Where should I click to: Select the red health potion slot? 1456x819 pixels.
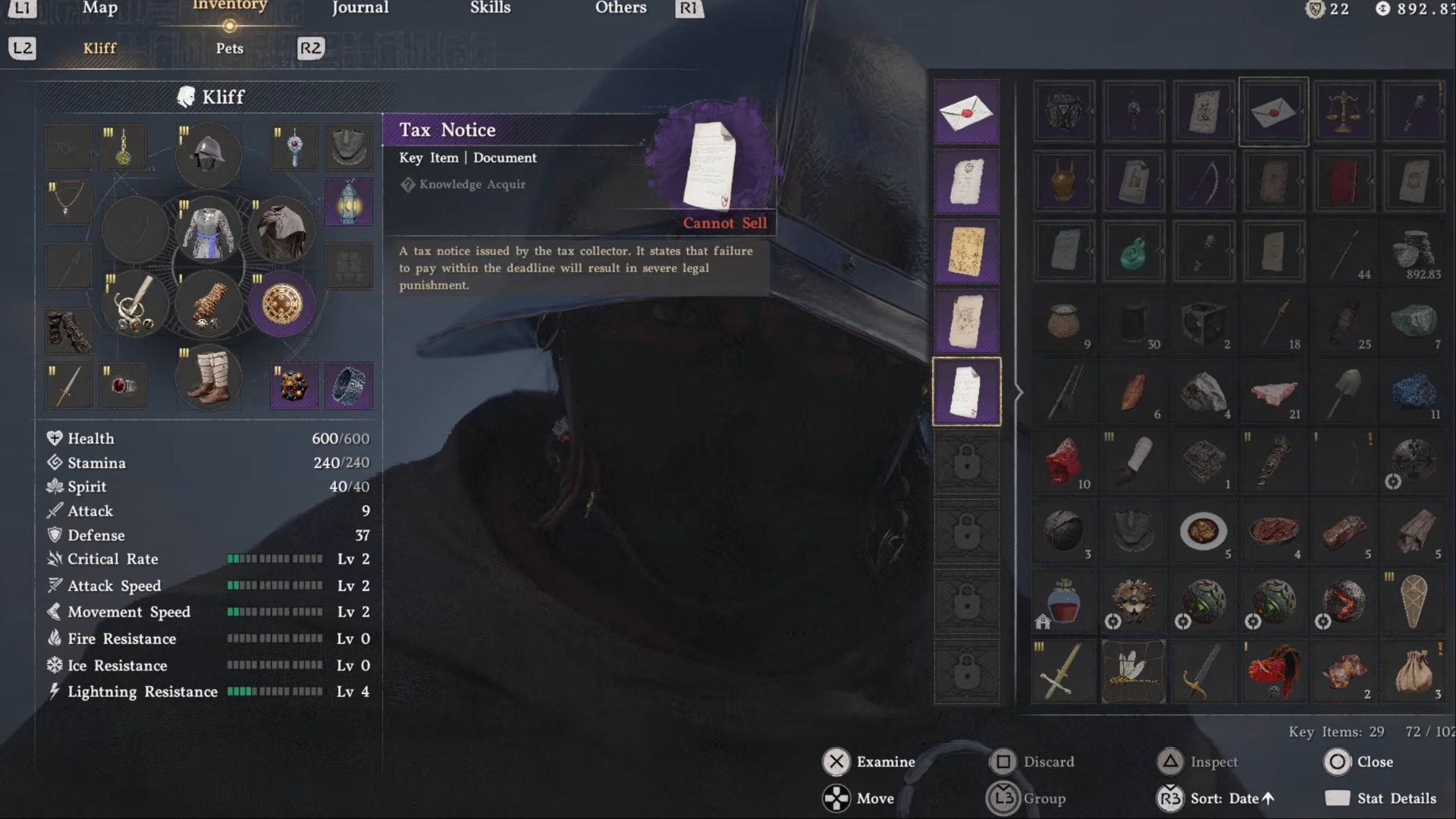[1063, 601]
